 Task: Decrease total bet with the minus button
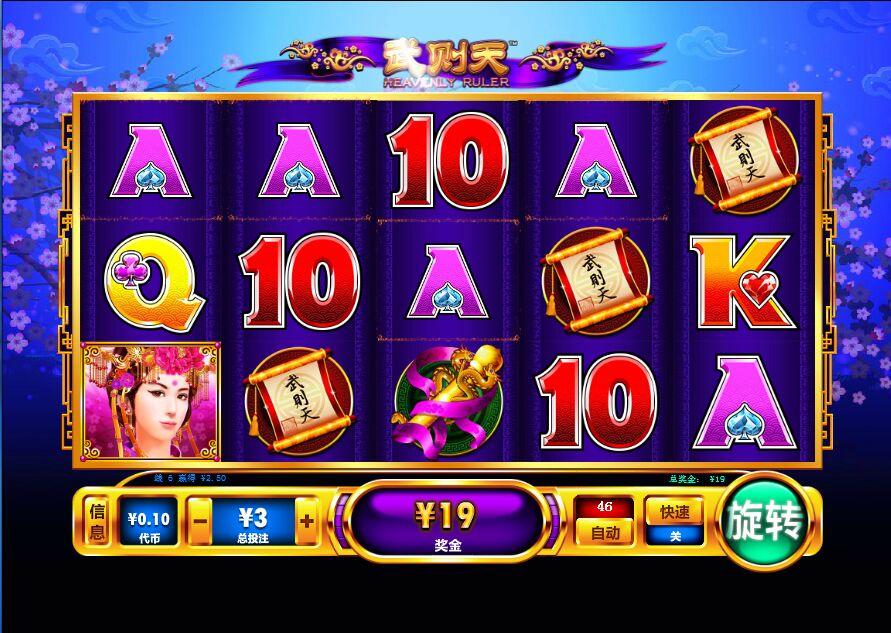click(x=201, y=521)
